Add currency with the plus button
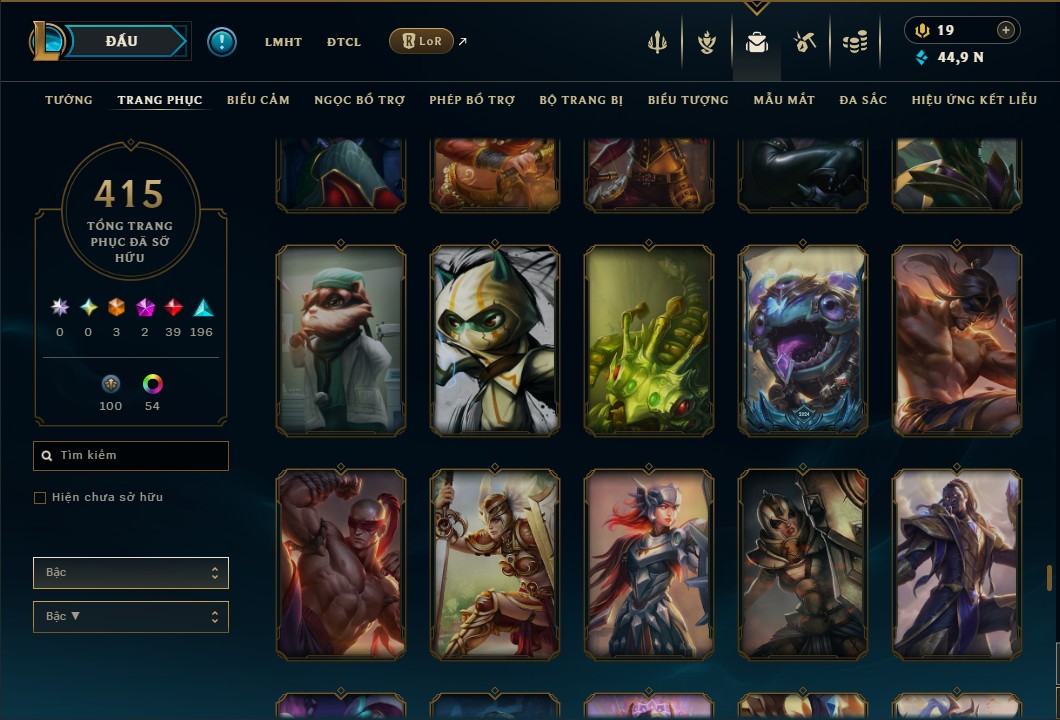1060x720 pixels. (x=1006, y=30)
